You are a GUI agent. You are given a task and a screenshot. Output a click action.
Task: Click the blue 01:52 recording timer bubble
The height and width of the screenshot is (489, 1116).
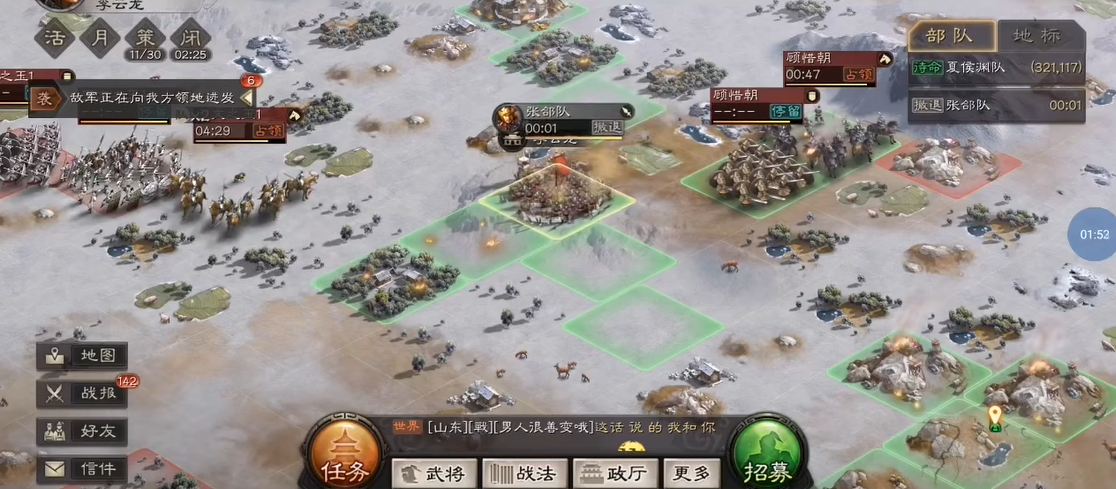(x=1095, y=235)
